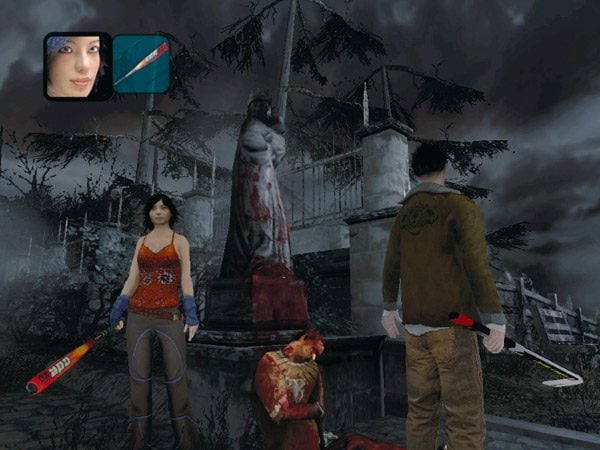Select the character portrait in the HUD

point(76,66)
